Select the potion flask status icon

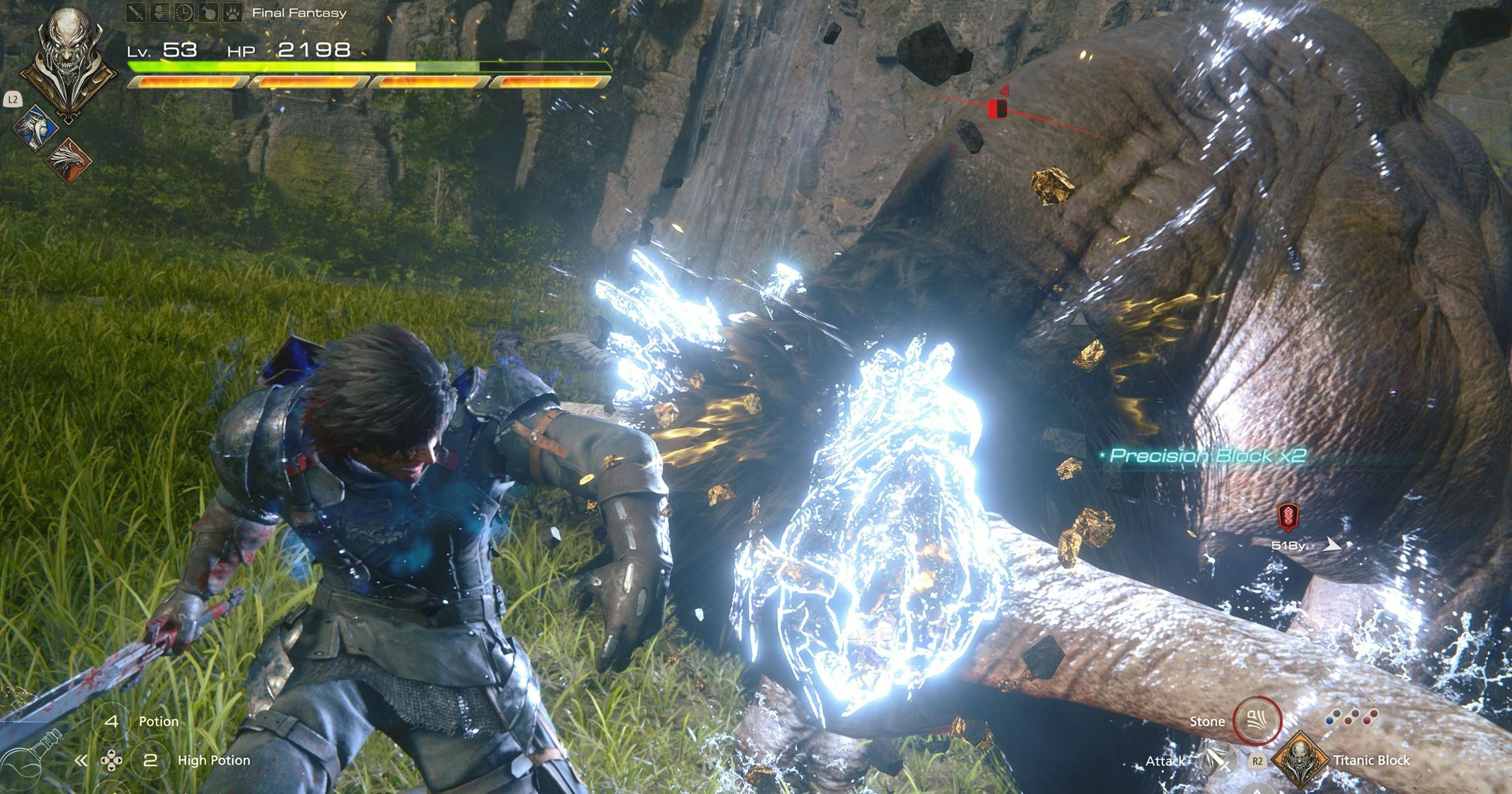click(209, 12)
